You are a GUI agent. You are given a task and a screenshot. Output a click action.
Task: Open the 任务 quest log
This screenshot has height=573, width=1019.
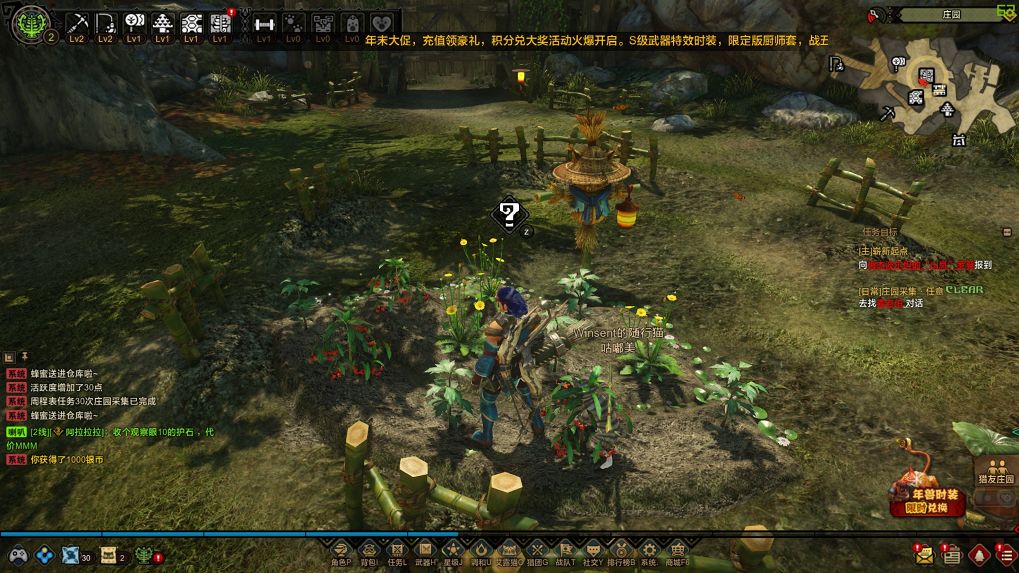click(x=397, y=551)
